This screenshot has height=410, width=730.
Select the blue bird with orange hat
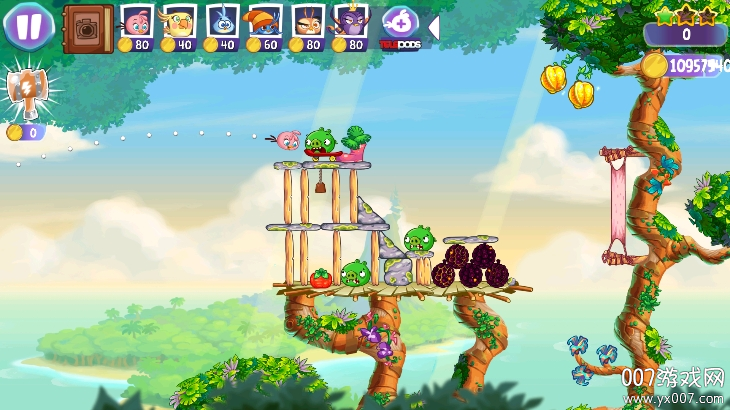[x=265, y=20]
